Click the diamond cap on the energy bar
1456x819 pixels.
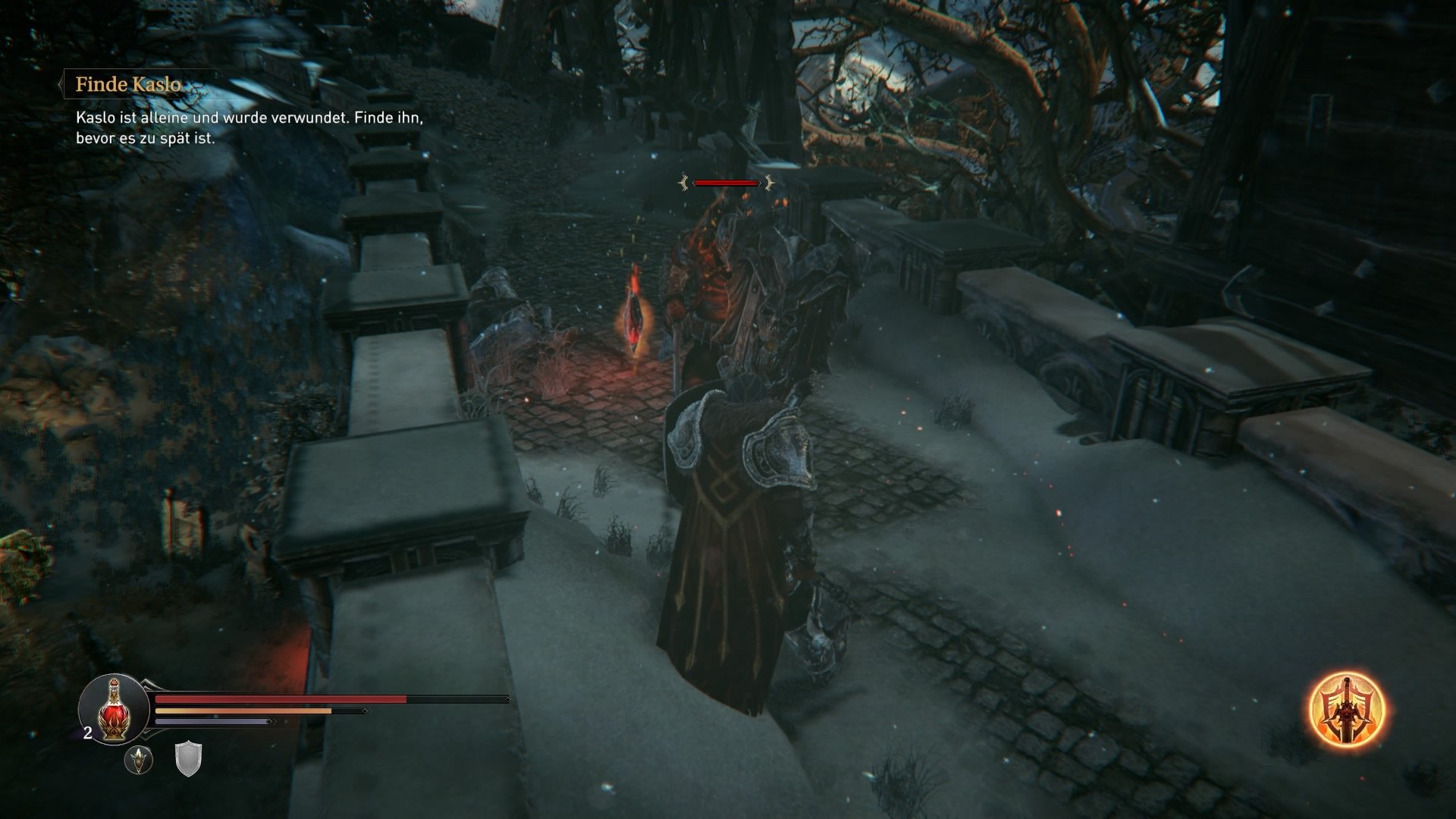[x=364, y=711]
